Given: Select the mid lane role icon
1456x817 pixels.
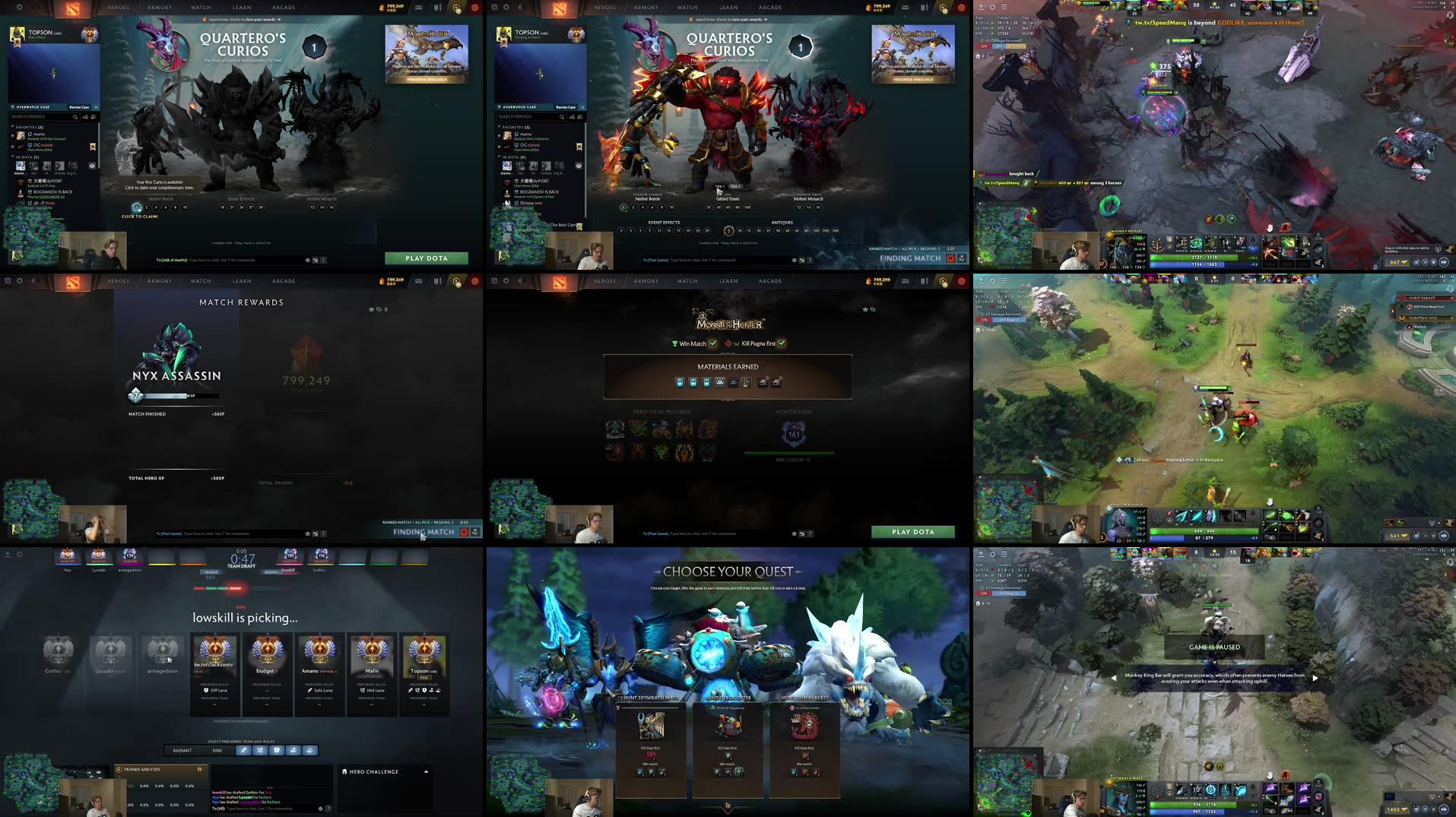Looking at the screenshot, I should click(x=261, y=750).
